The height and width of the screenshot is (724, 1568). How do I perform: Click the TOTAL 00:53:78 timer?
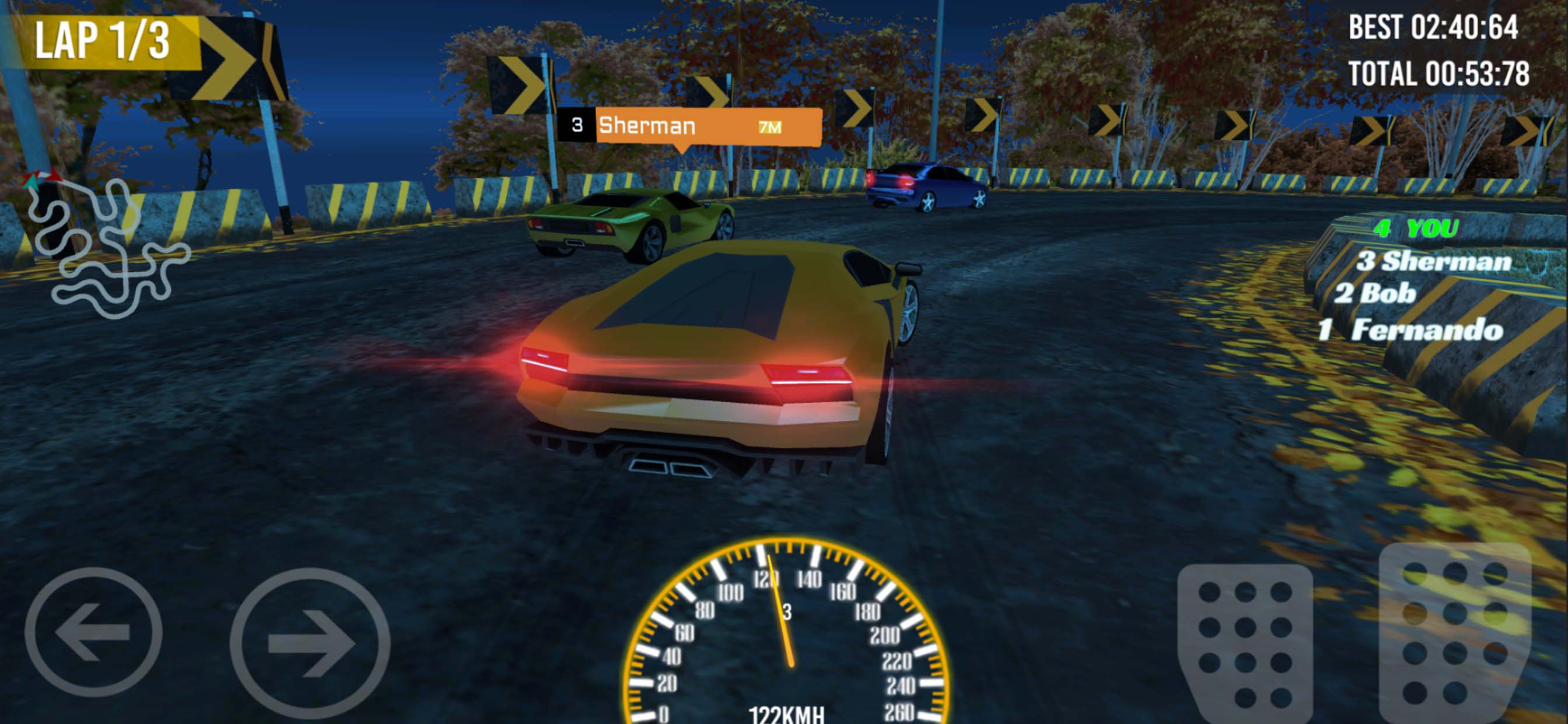click(1440, 73)
